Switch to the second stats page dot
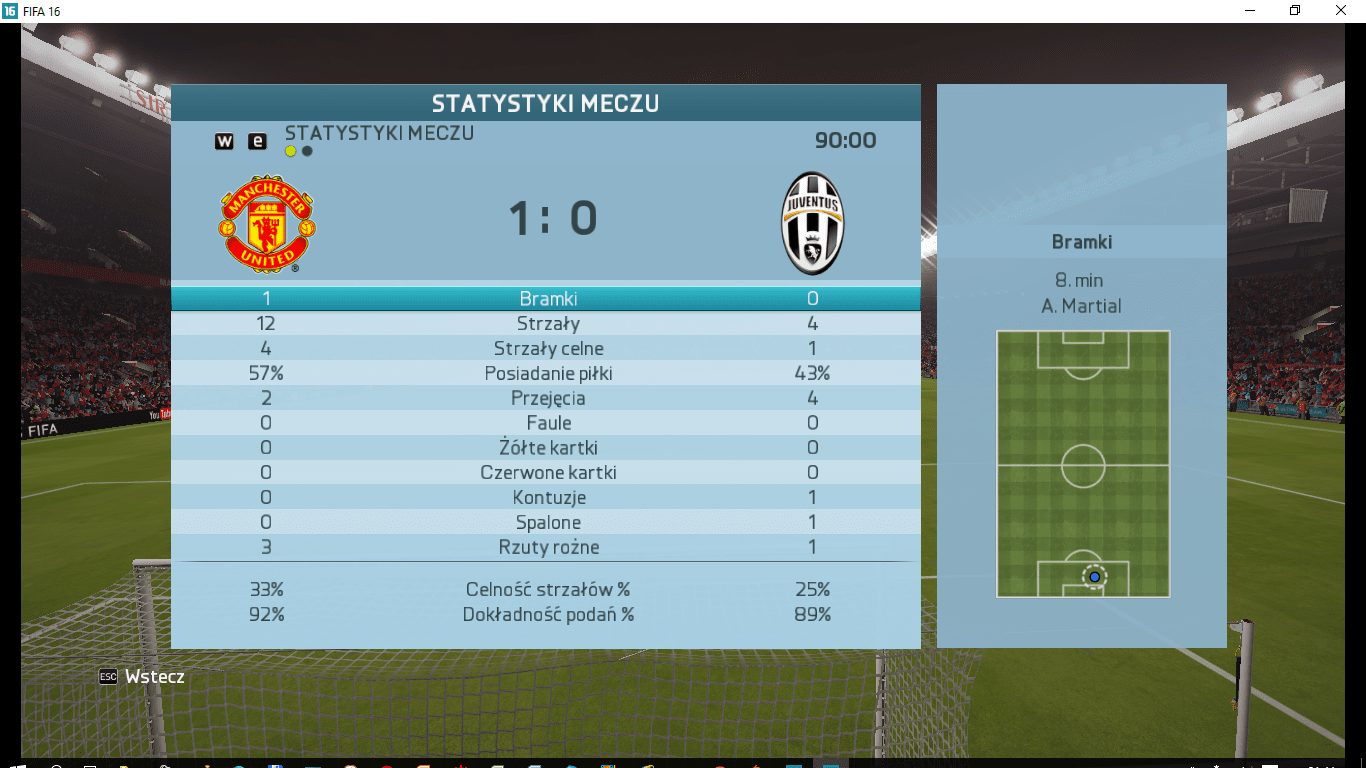This screenshot has width=1366, height=768. (307, 152)
